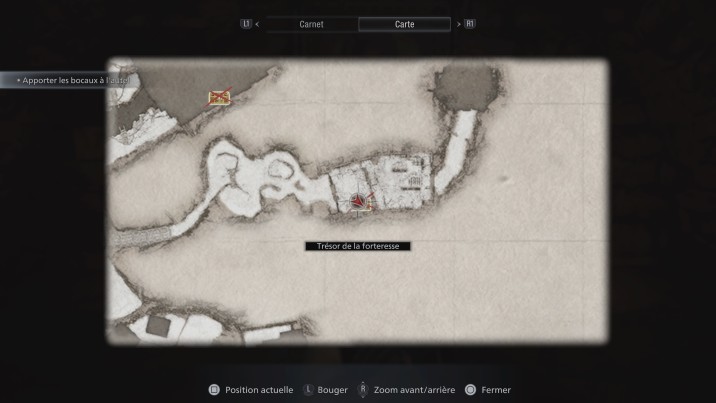Open the jars-to-altar objective entry
The width and height of the screenshot is (716, 403).
[70, 80]
